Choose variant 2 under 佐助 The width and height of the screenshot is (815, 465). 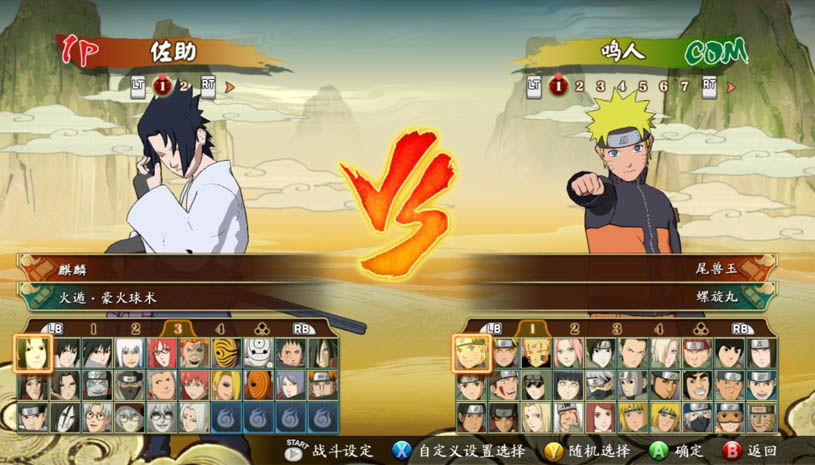click(184, 87)
